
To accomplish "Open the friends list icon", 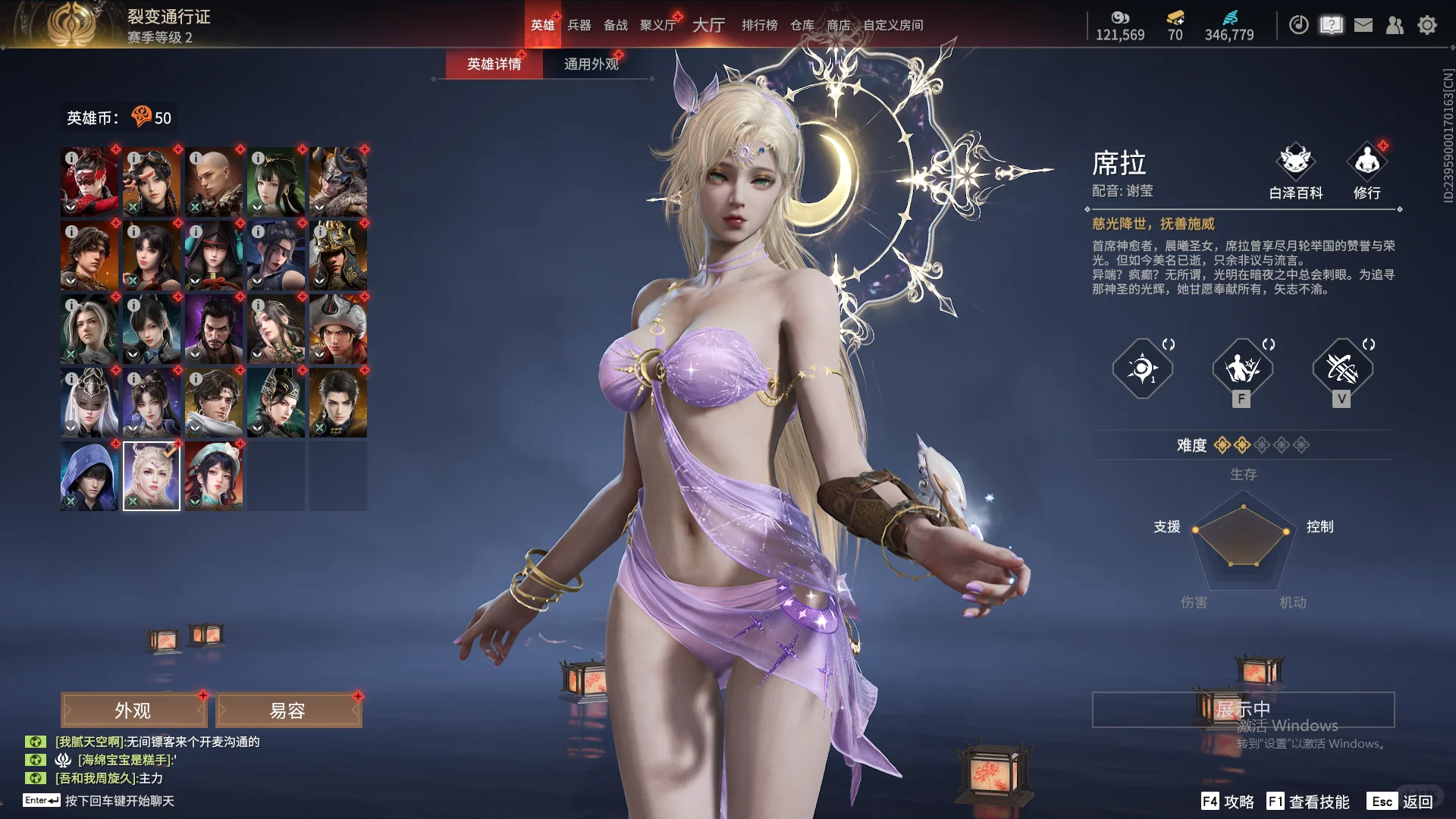I will coord(1395,25).
